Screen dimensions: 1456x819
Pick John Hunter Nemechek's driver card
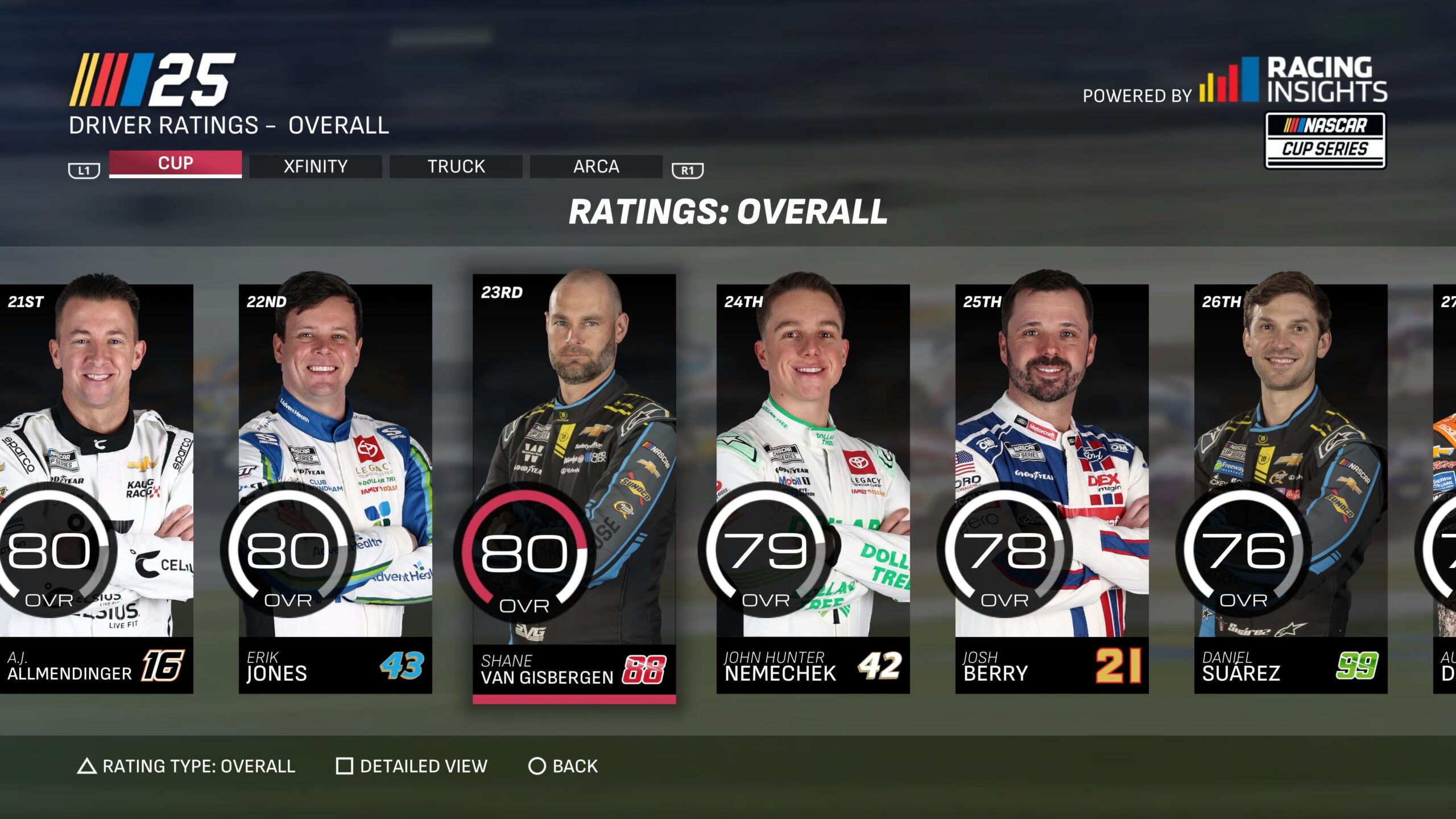(x=813, y=488)
